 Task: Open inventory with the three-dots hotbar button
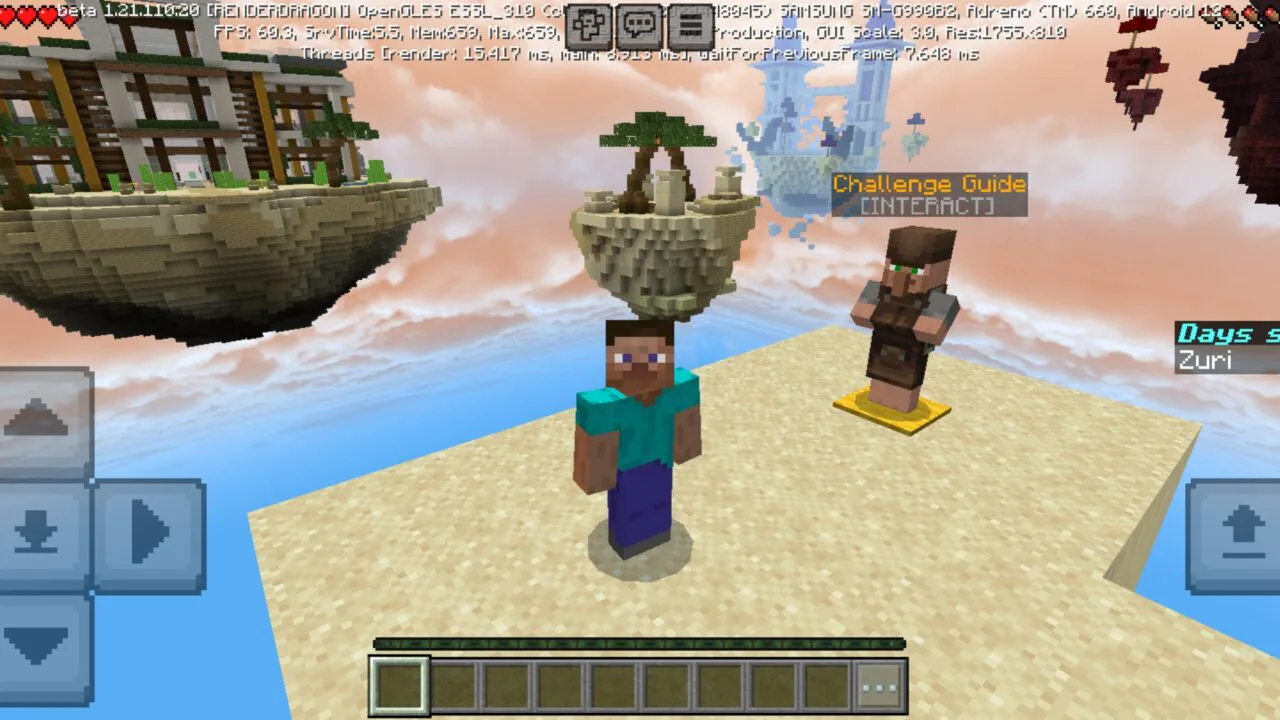(x=881, y=687)
